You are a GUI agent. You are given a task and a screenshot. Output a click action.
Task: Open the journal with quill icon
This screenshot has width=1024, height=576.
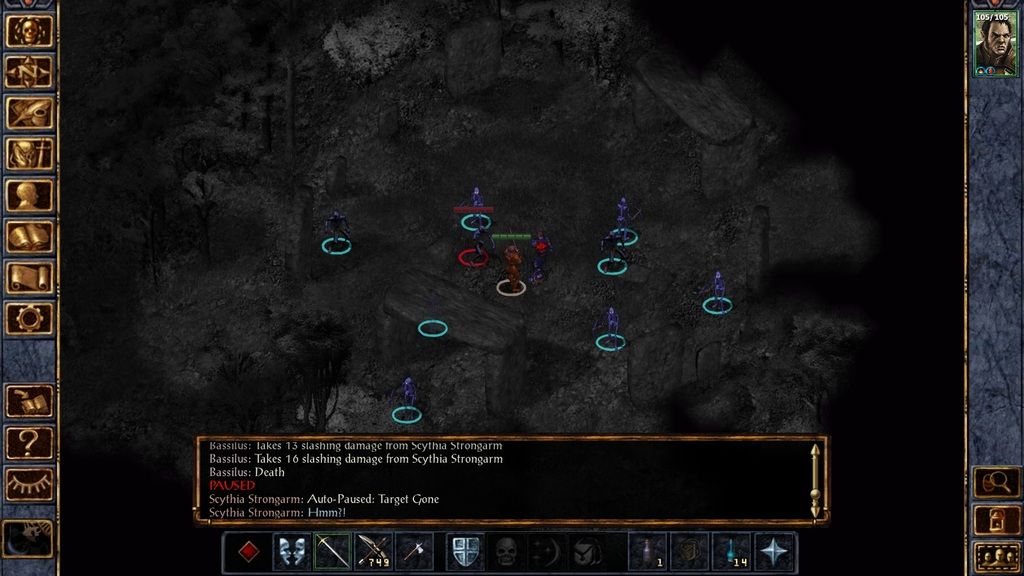coord(29,112)
